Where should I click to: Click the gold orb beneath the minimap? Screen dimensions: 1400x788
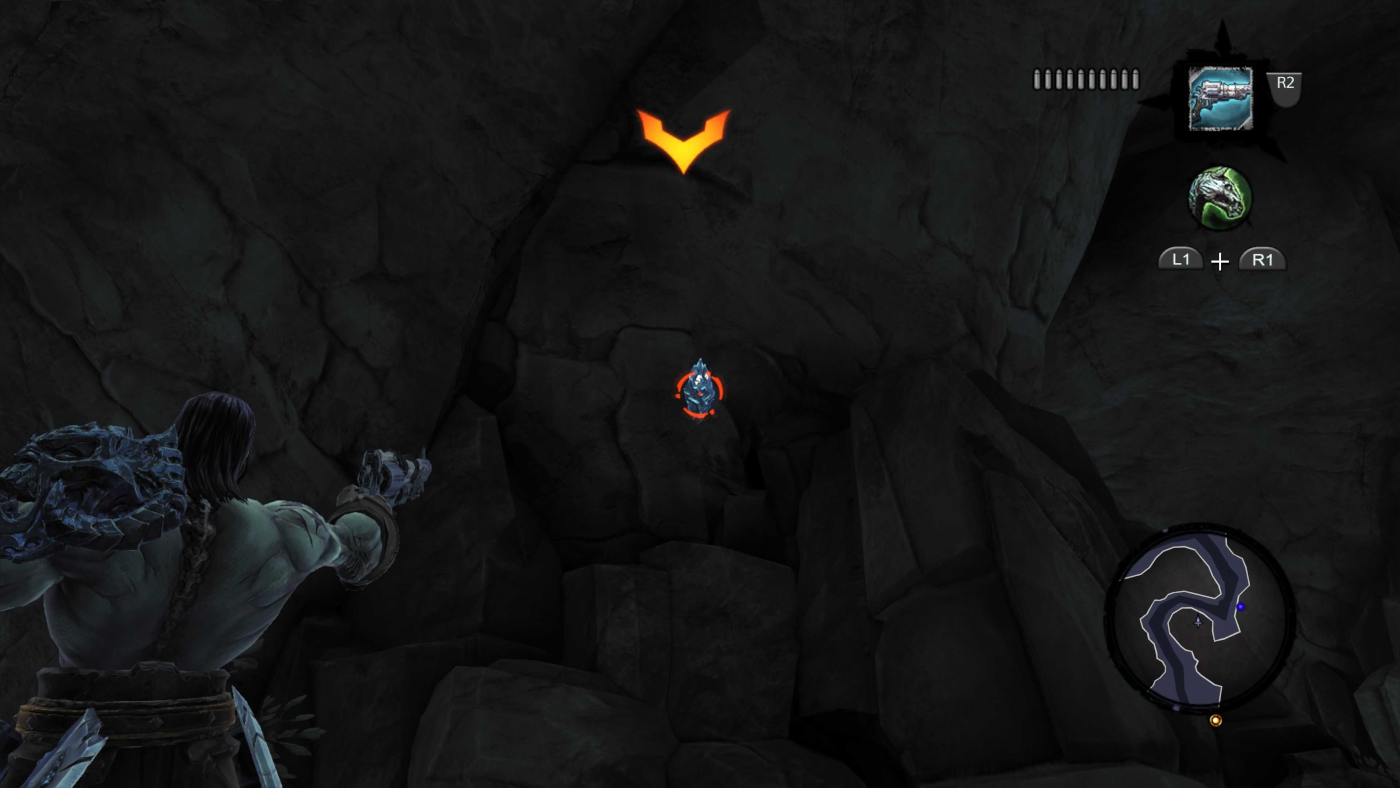pos(1217,720)
